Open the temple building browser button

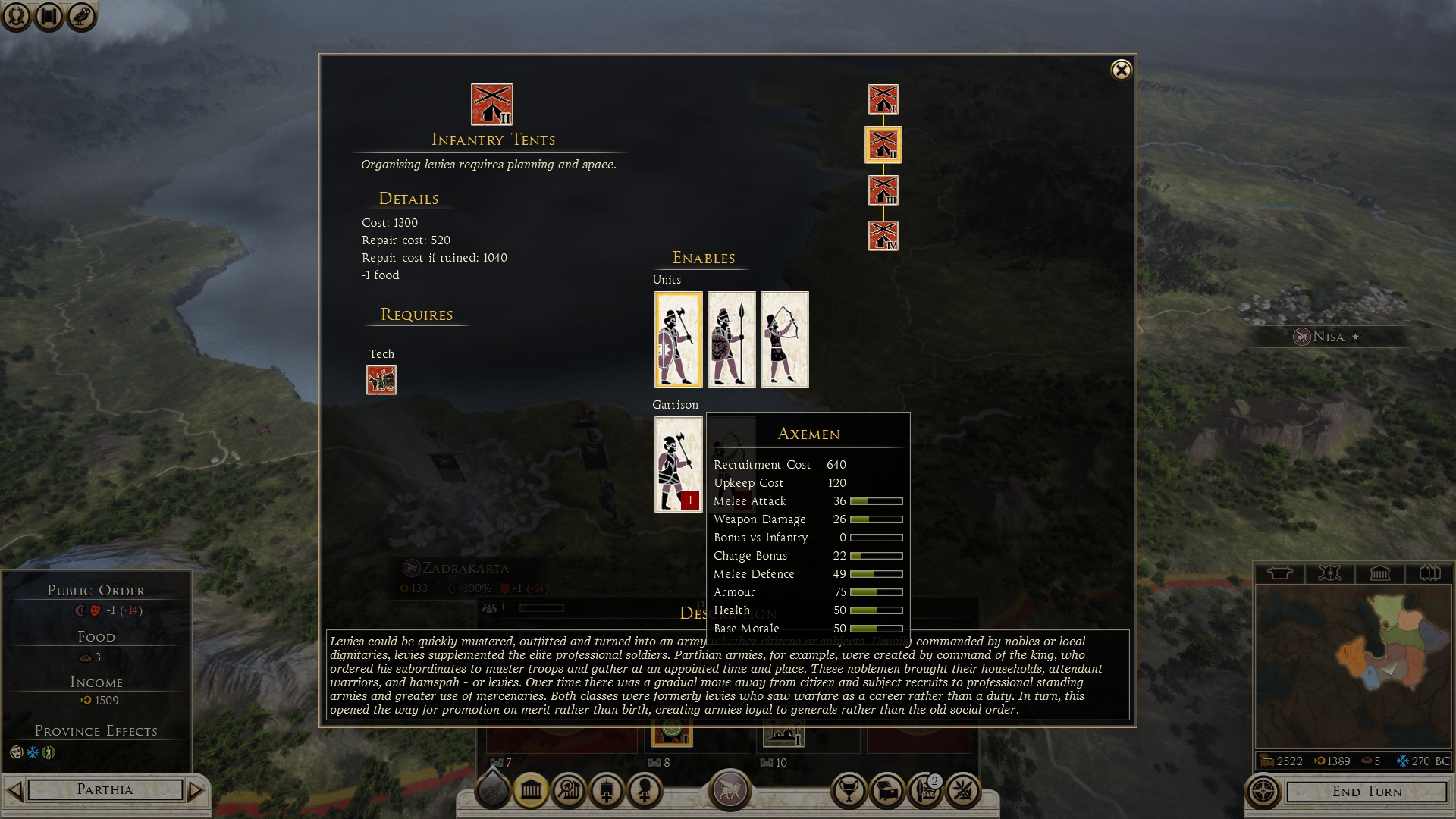(531, 792)
